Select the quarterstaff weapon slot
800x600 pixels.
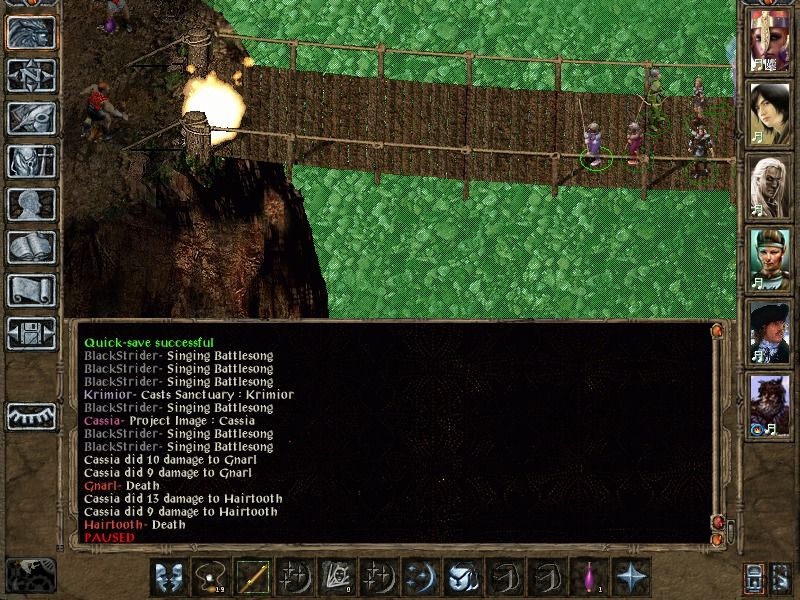point(254,577)
